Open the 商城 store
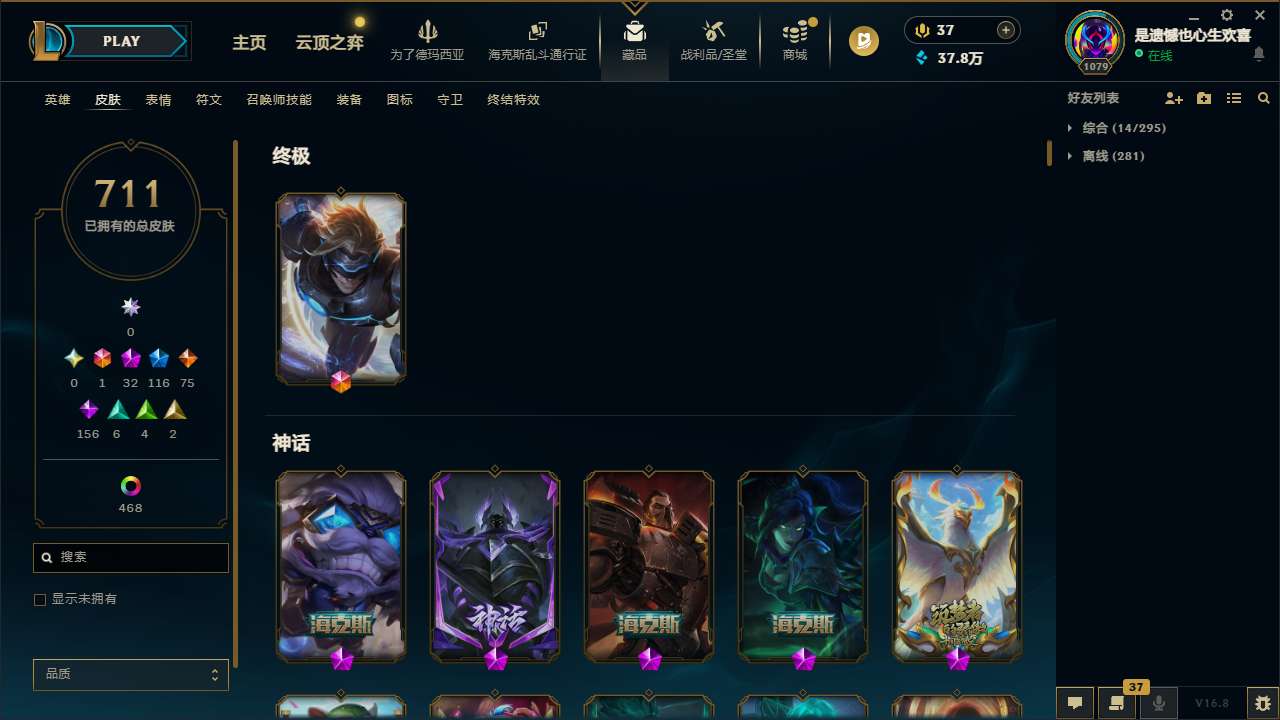 point(794,42)
